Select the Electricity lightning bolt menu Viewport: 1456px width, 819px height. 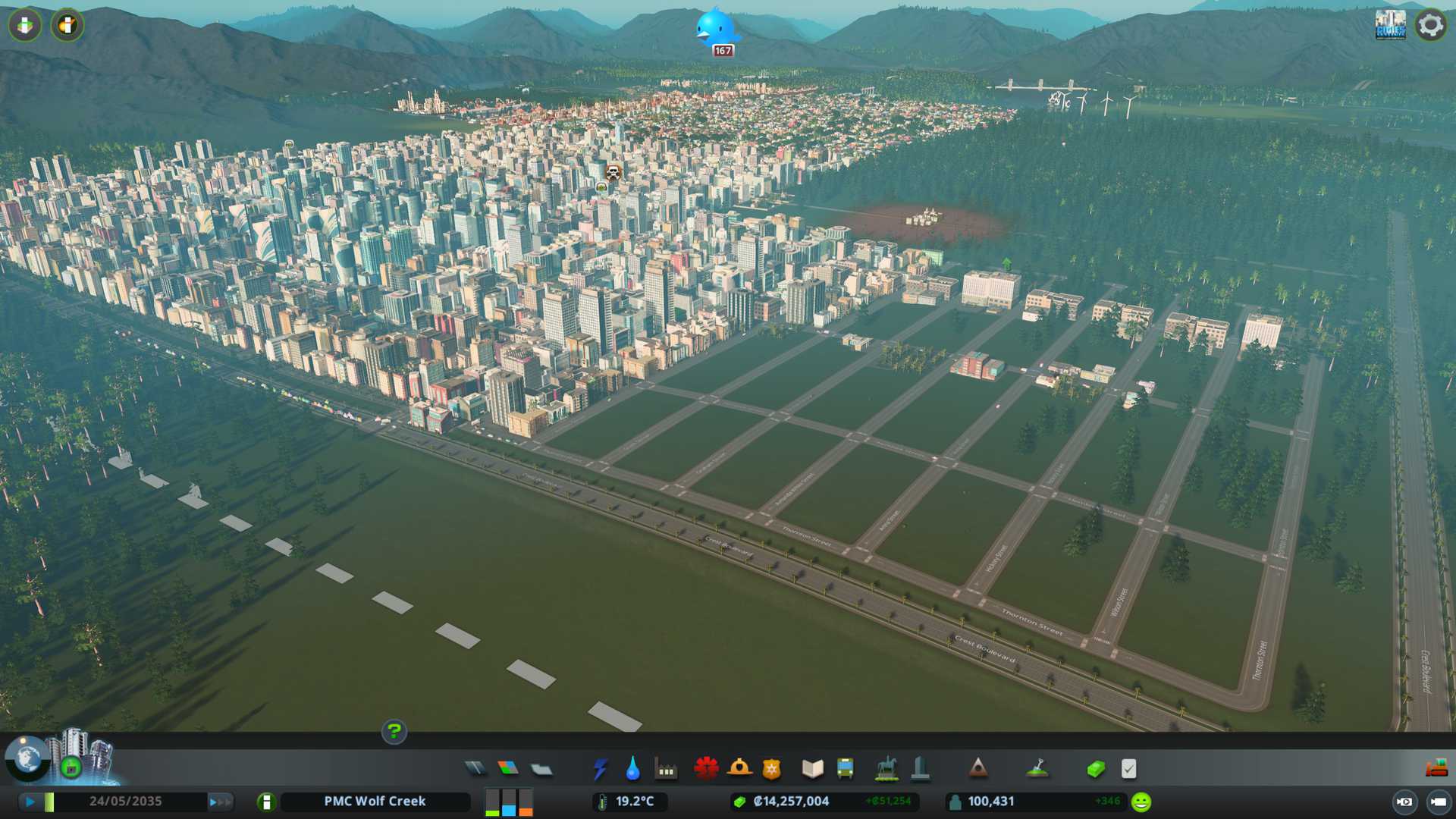coord(600,769)
